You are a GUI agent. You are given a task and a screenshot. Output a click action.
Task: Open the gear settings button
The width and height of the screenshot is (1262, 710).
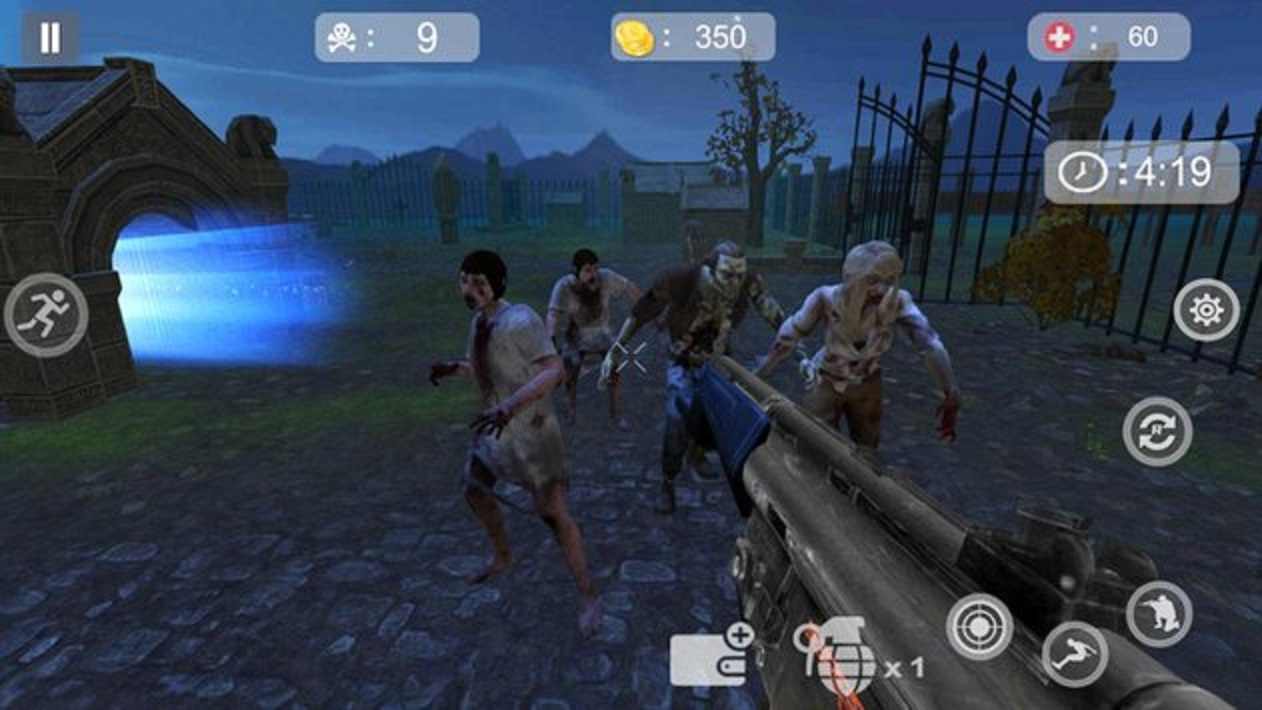pos(1206,311)
